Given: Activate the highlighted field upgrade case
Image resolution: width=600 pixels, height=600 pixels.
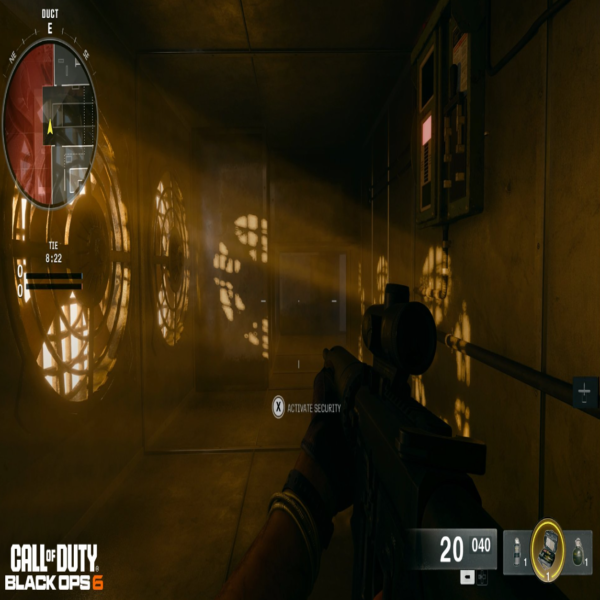Looking at the screenshot, I should [x=547, y=548].
